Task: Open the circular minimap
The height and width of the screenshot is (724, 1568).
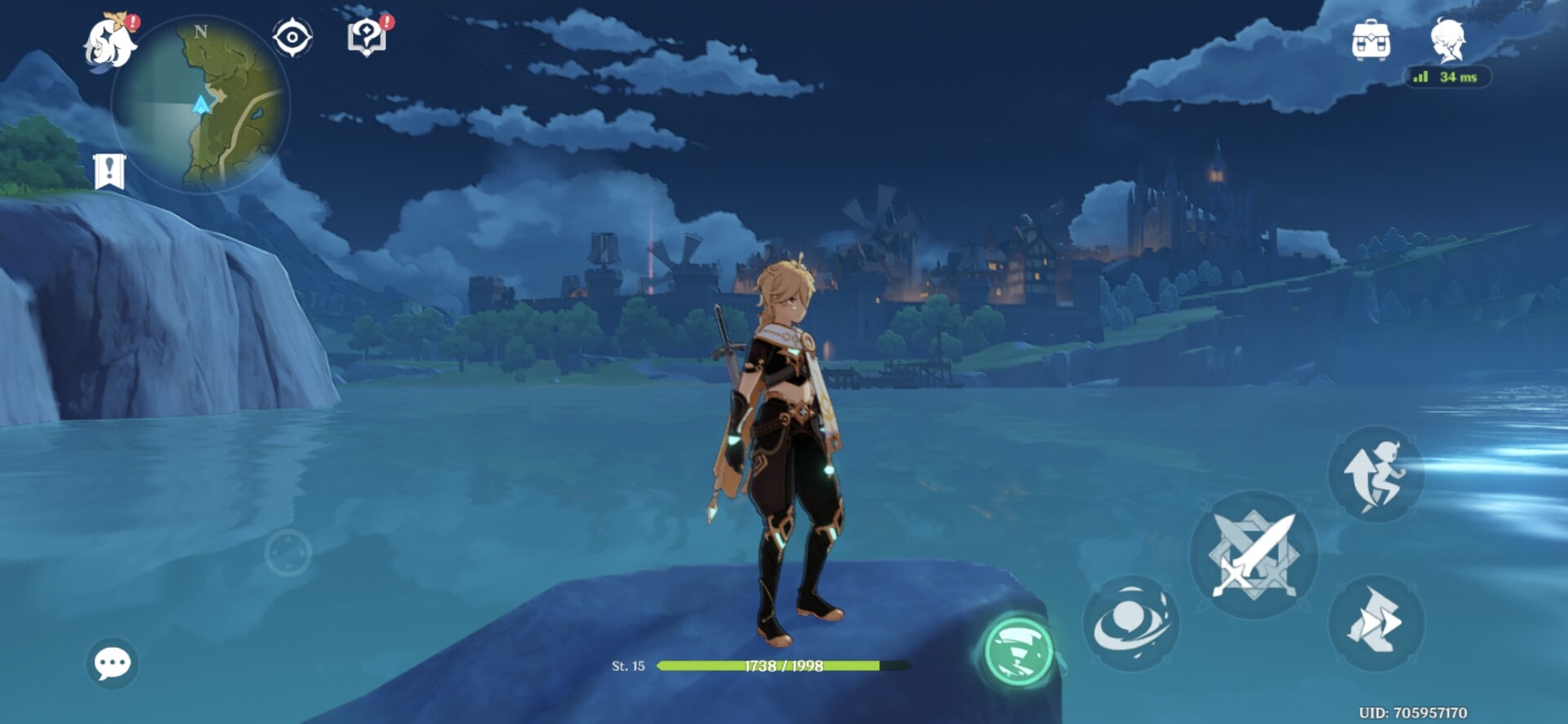Action: click(201, 105)
